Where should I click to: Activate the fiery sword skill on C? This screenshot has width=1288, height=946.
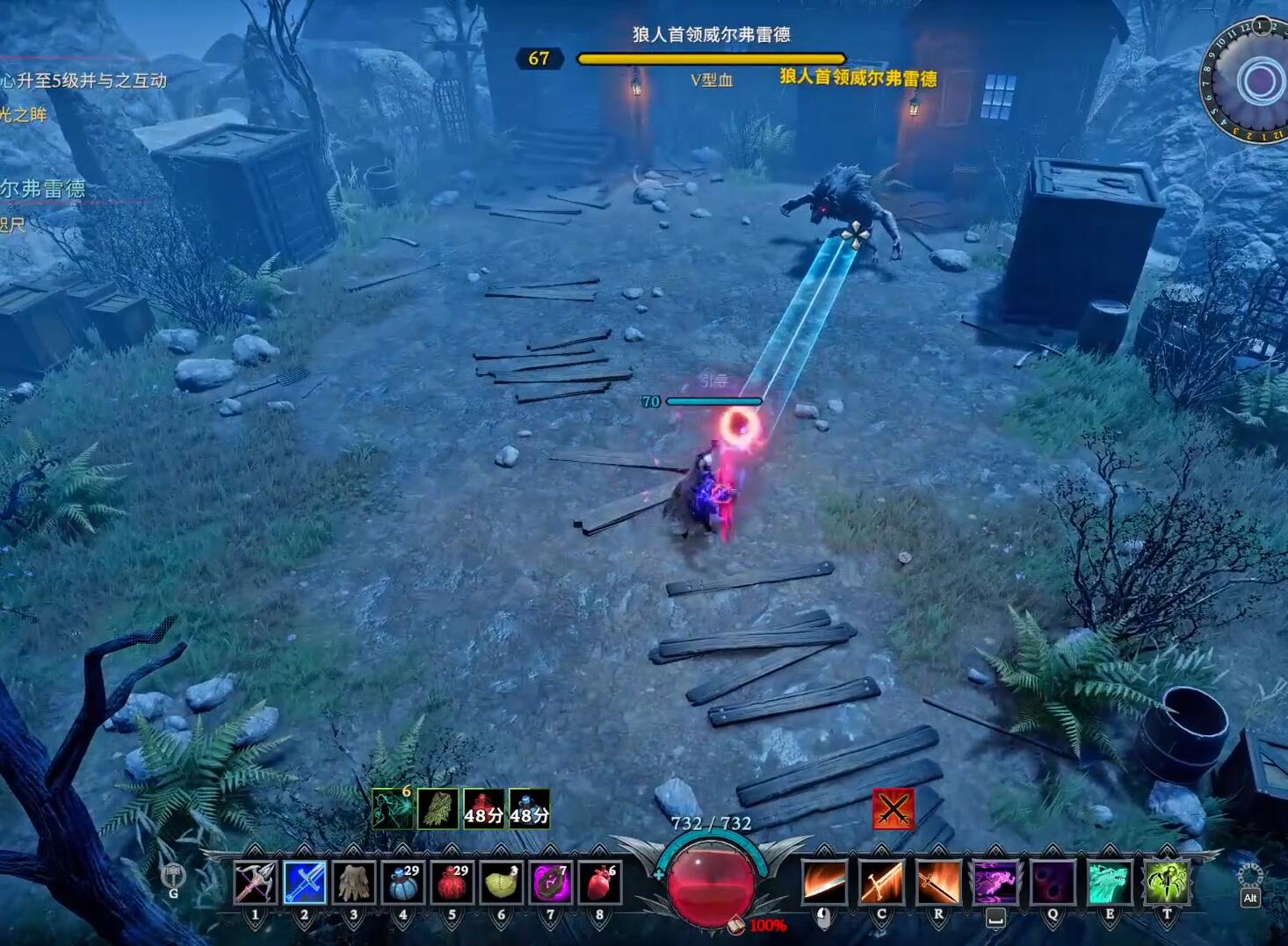pyautogui.click(x=881, y=882)
